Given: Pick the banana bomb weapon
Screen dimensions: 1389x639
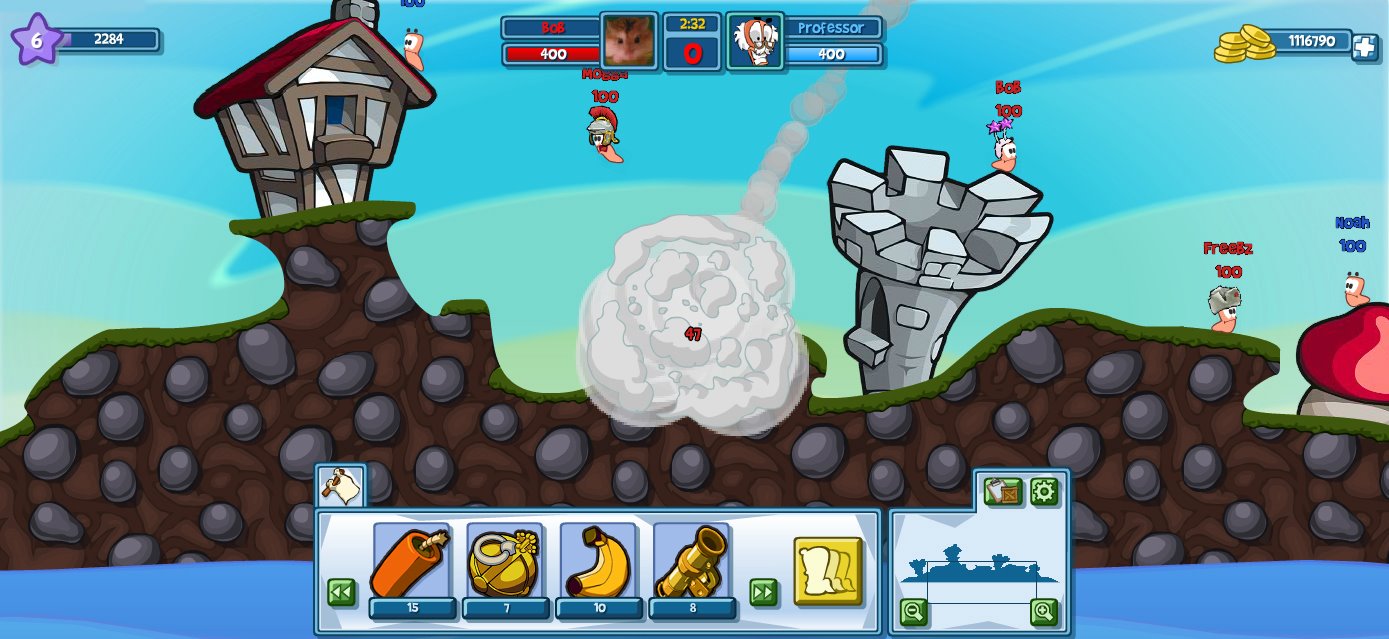Looking at the screenshot, I should [x=598, y=562].
